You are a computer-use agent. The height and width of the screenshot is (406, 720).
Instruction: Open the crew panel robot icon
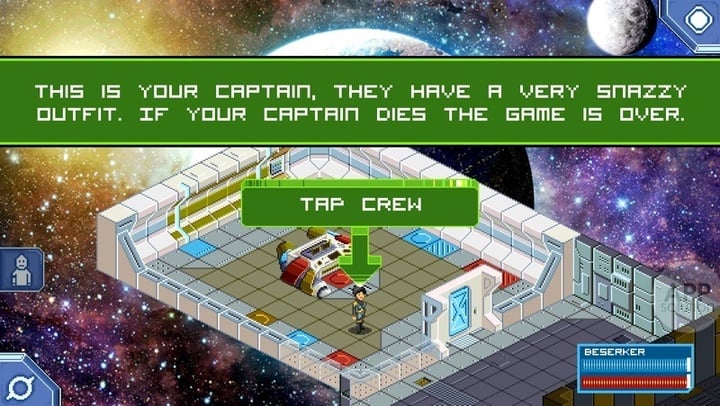coord(19,270)
